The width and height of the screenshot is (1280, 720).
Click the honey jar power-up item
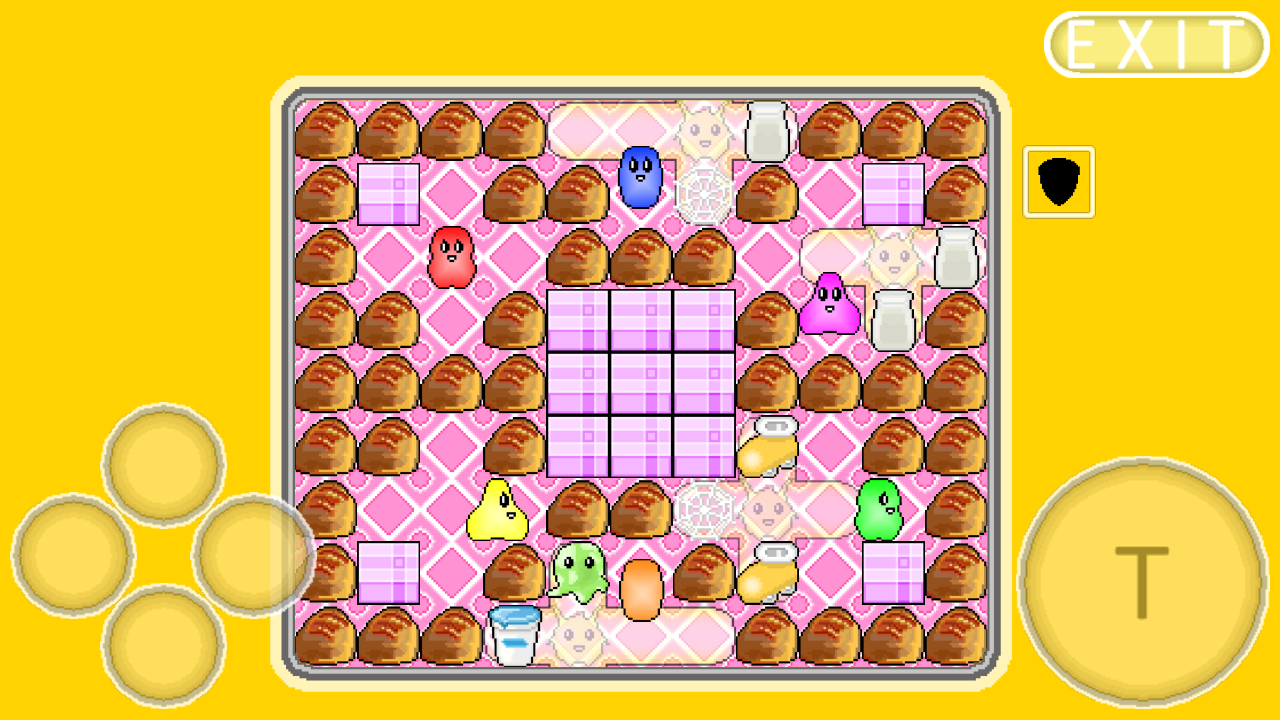pyautogui.click(x=766, y=450)
